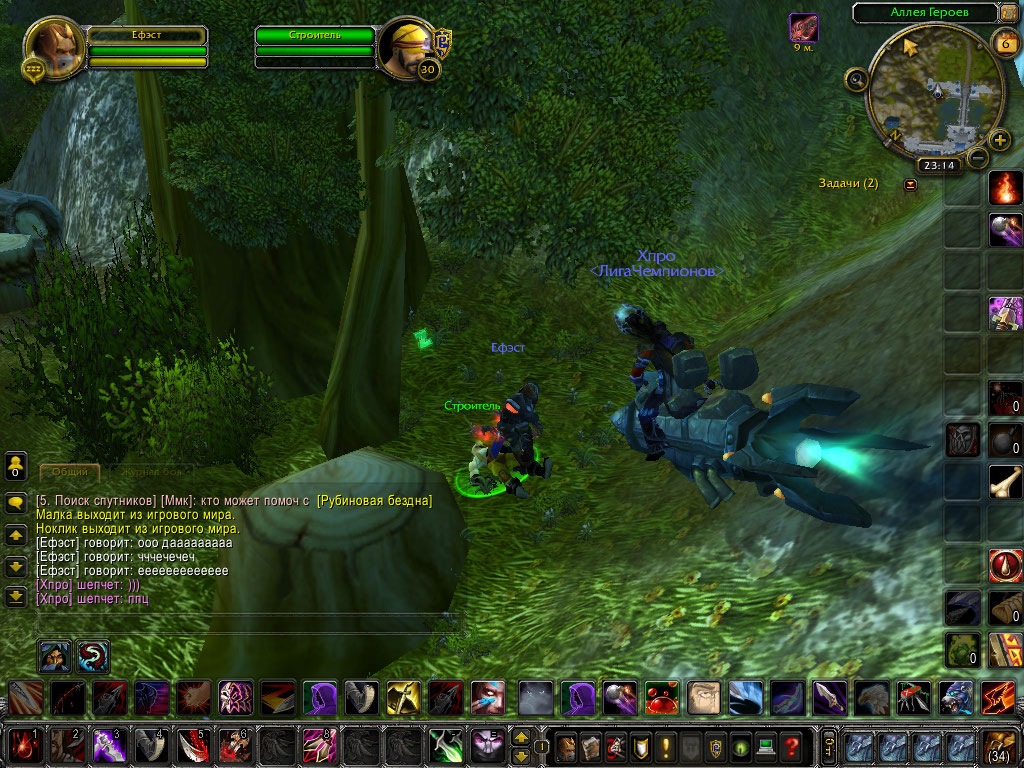
Task: Toggle the minimap tracking magnifier button
Action: click(856, 78)
